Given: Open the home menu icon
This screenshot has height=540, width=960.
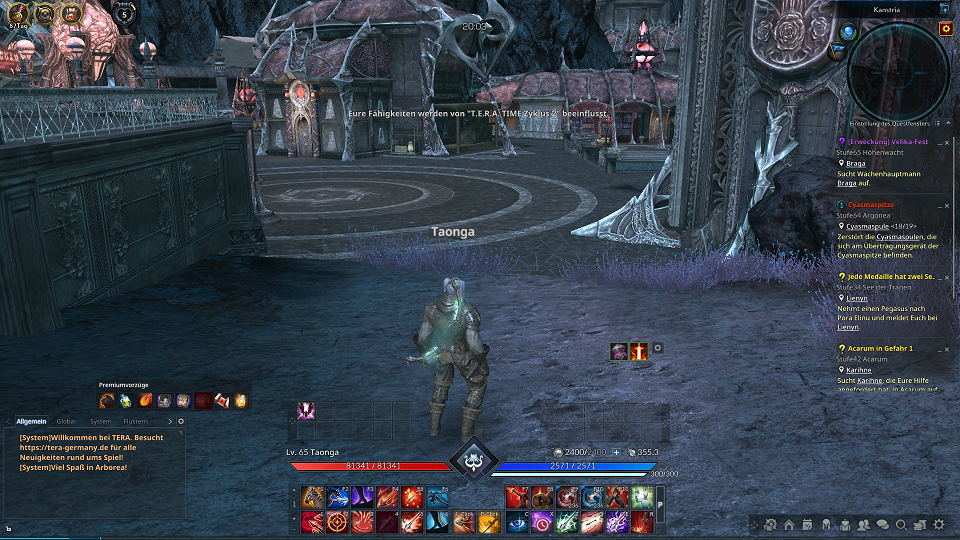Looking at the screenshot, I should [789, 524].
